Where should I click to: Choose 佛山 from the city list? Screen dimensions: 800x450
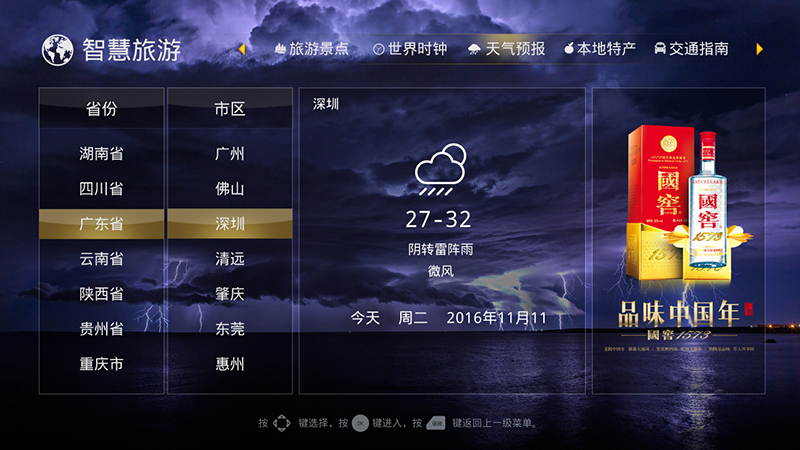click(229, 189)
